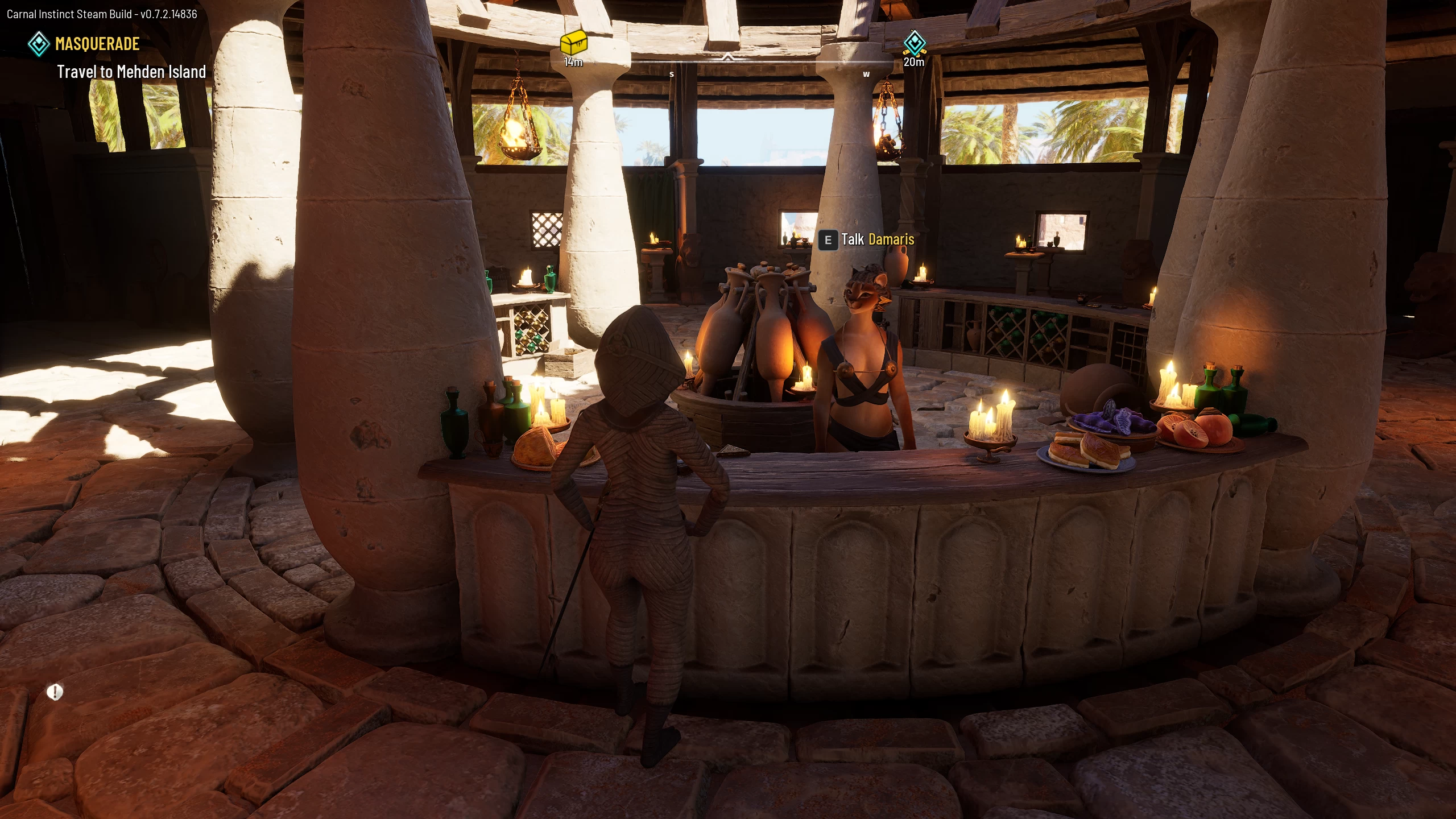
Task: Select the yellow treasure chest compass marker
Action: pyautogui.click(x=573, y=42)
